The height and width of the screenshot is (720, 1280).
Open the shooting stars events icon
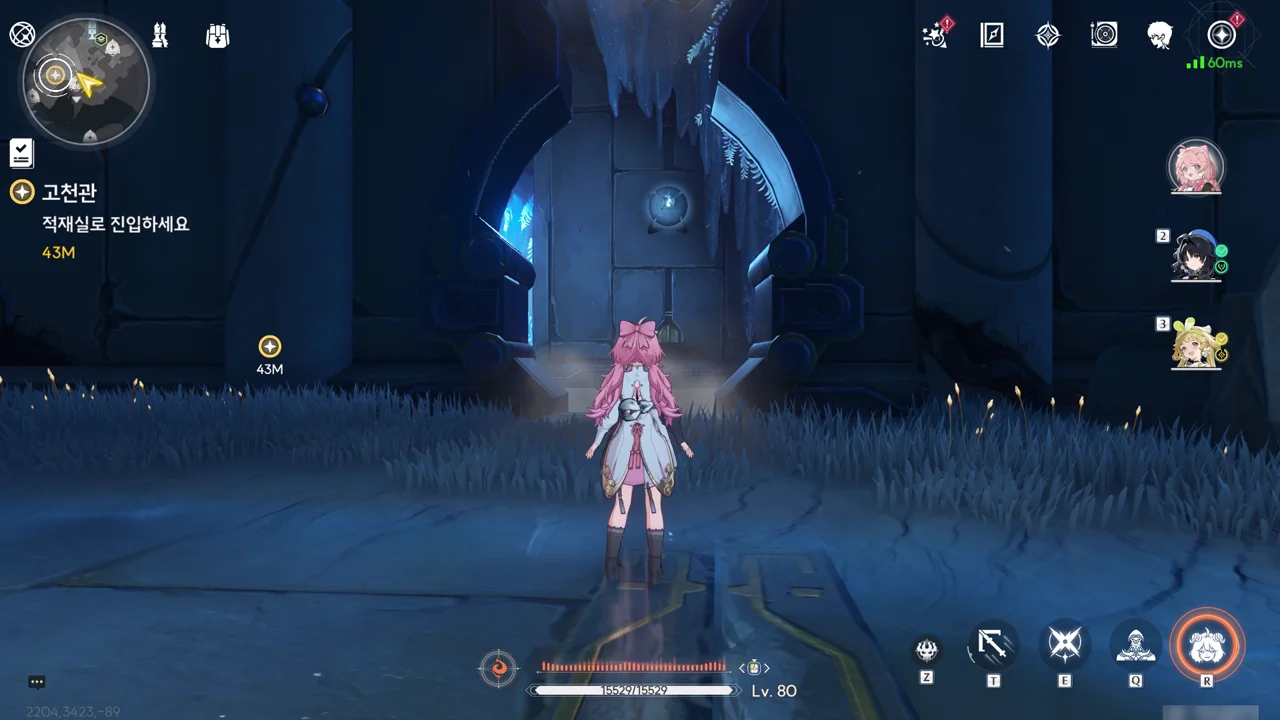[935, 36]
